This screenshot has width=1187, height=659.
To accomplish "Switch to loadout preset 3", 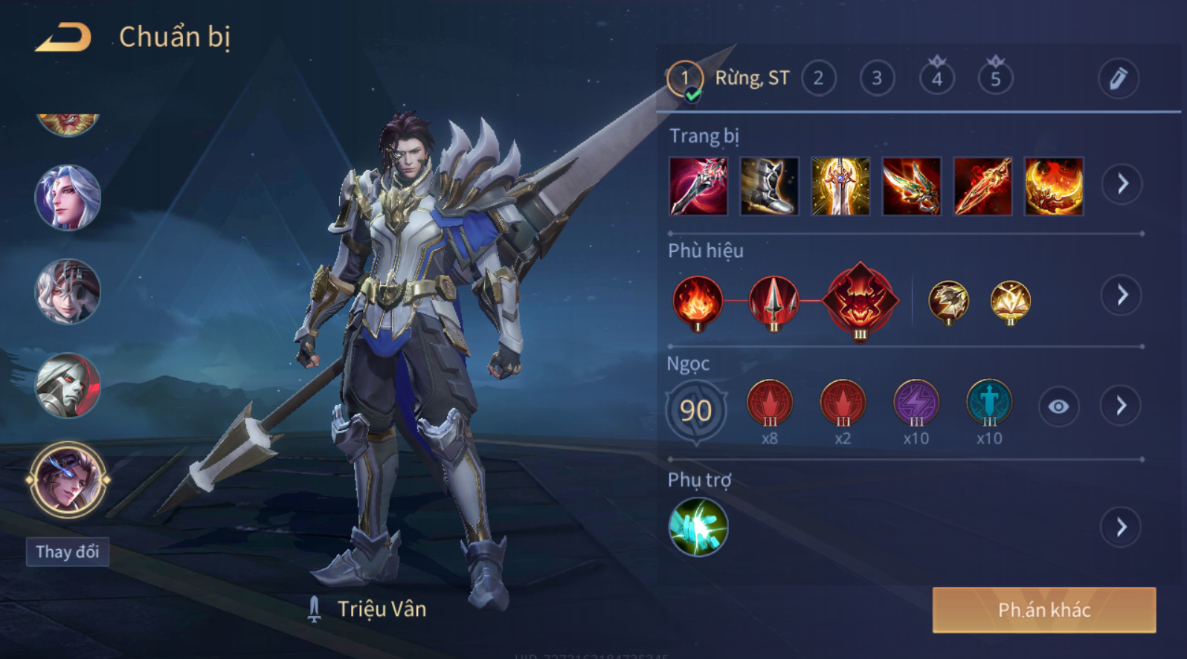I will 877,78.
